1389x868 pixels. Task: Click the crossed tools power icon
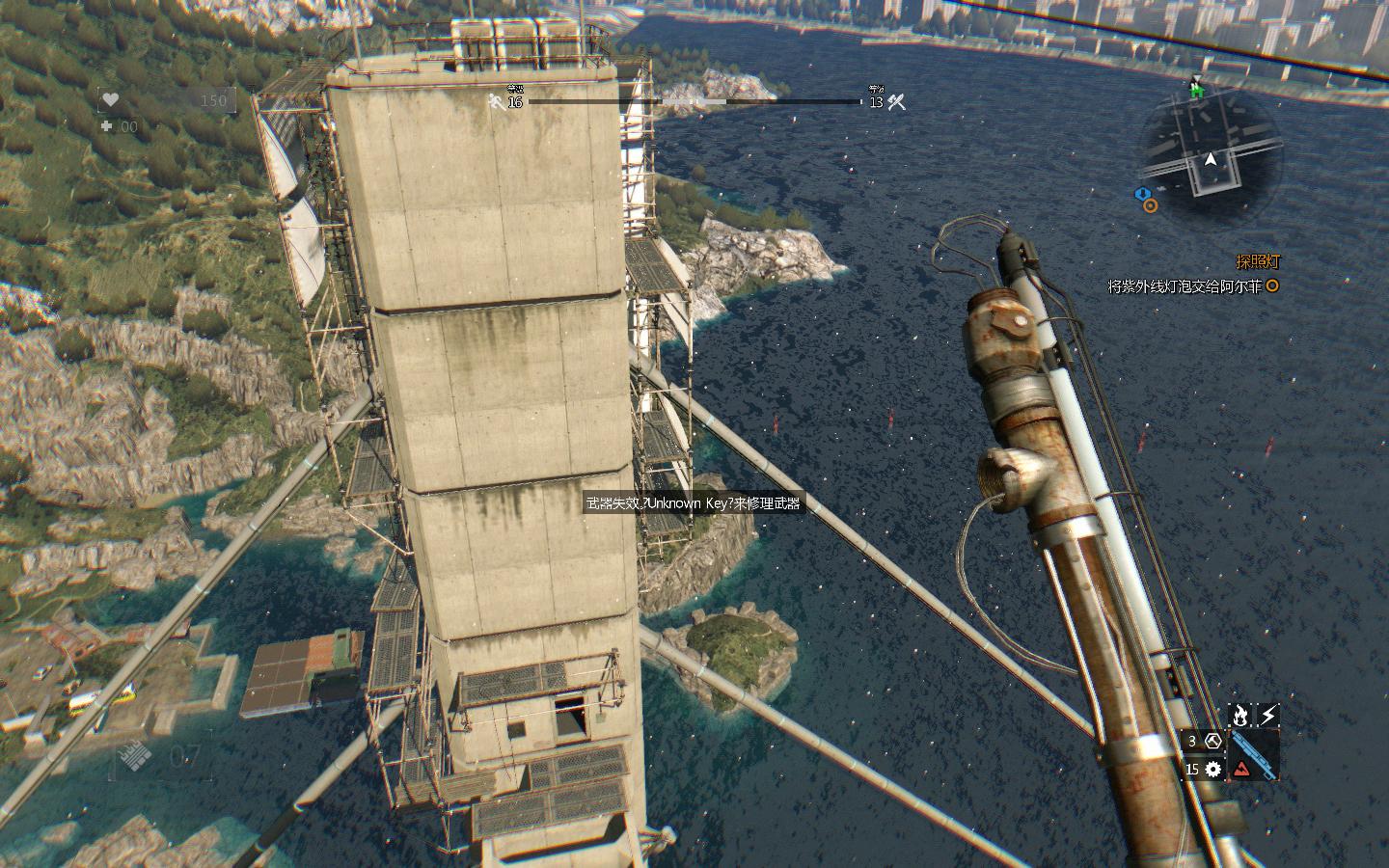point(897,101)
